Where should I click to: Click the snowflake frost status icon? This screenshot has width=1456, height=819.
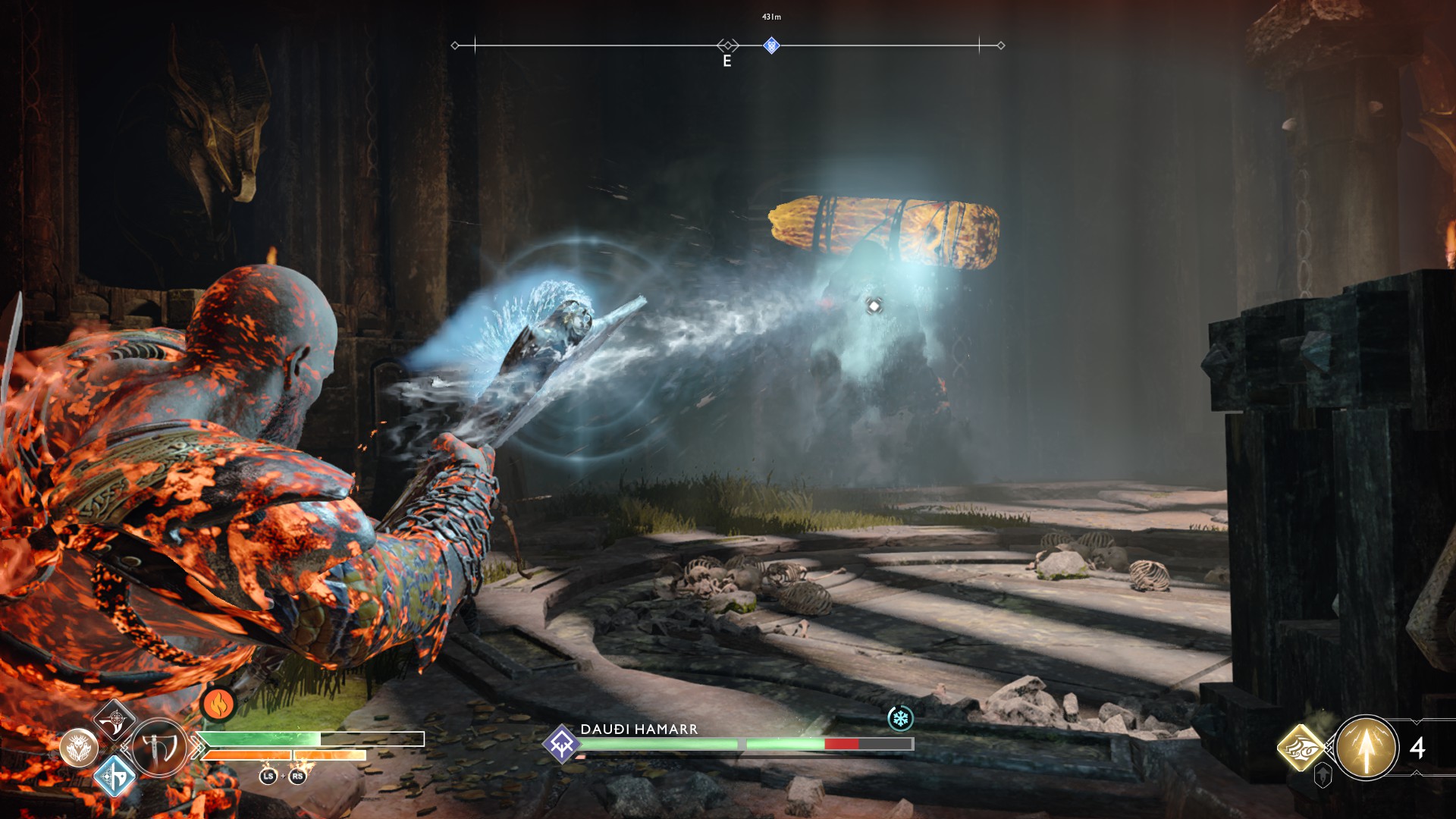point(900,718)
